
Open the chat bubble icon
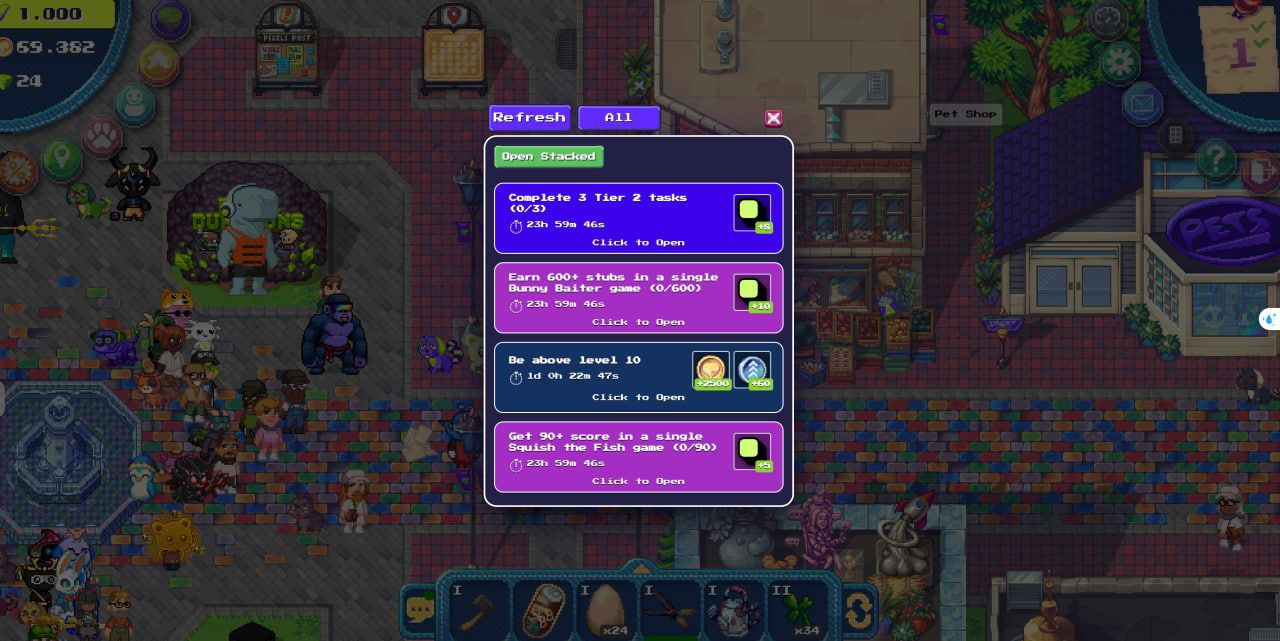click(x=419, y=609)
